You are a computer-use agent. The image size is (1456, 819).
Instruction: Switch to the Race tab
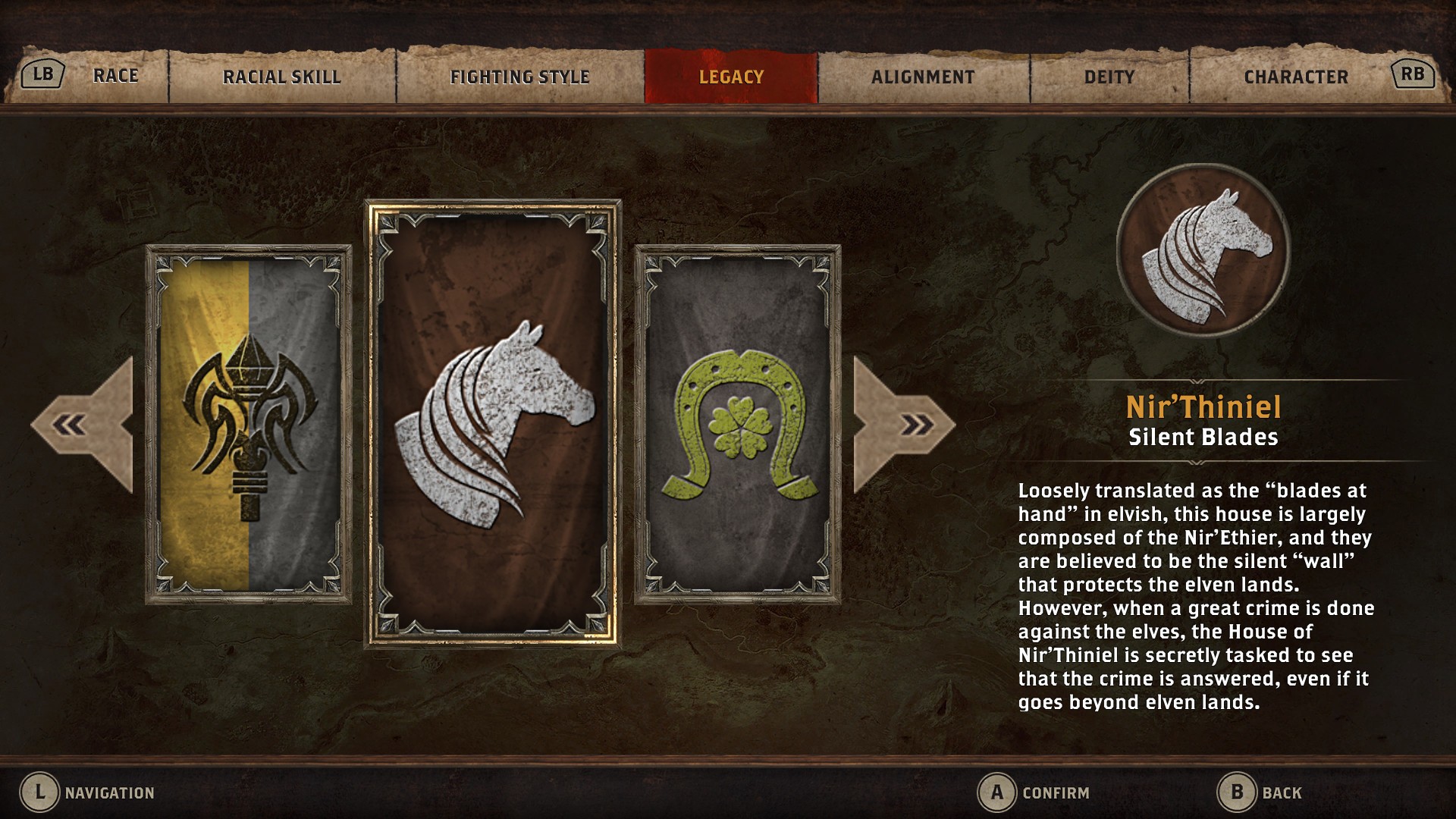point(115,75)
